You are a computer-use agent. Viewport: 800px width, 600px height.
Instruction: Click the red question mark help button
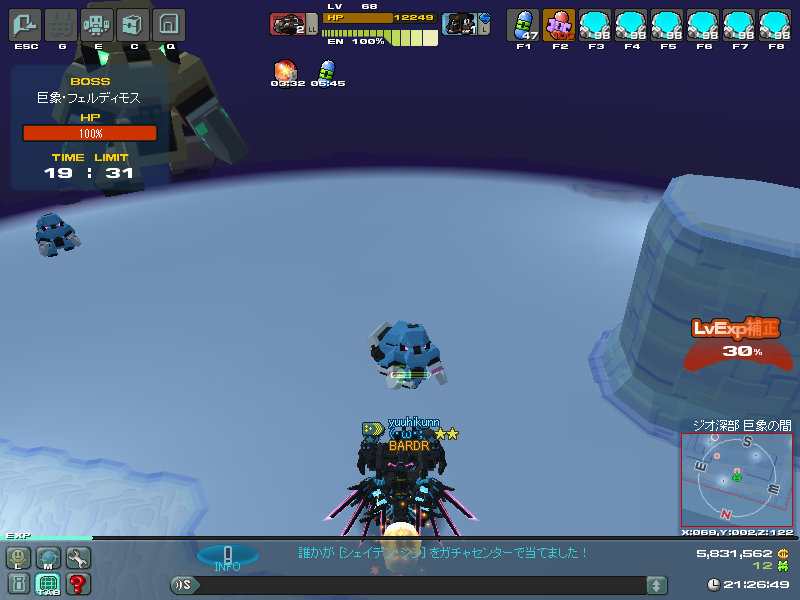(77, 584)
